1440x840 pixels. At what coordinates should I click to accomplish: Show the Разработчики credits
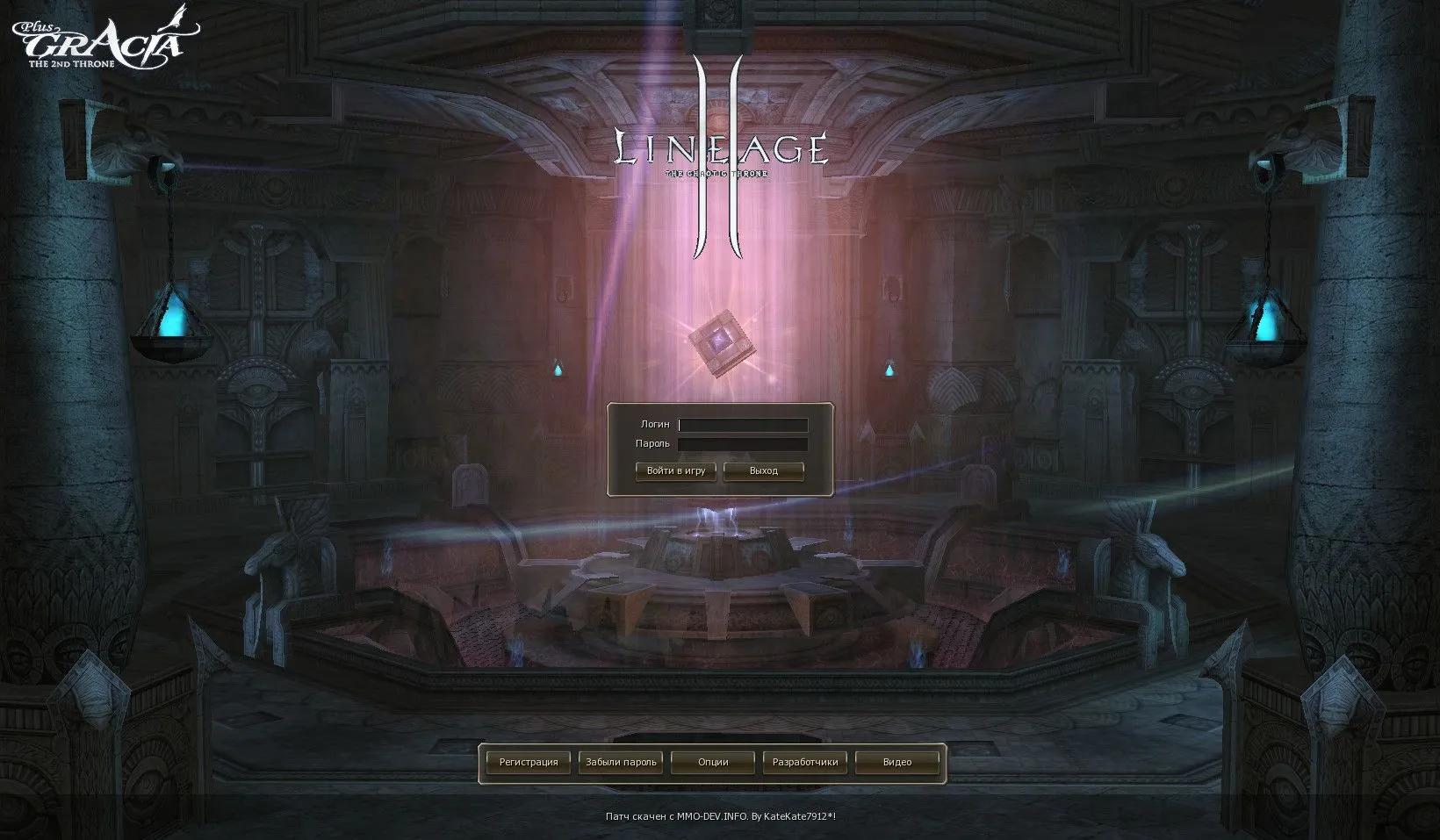pyautogui.click(x=805, y=763)
